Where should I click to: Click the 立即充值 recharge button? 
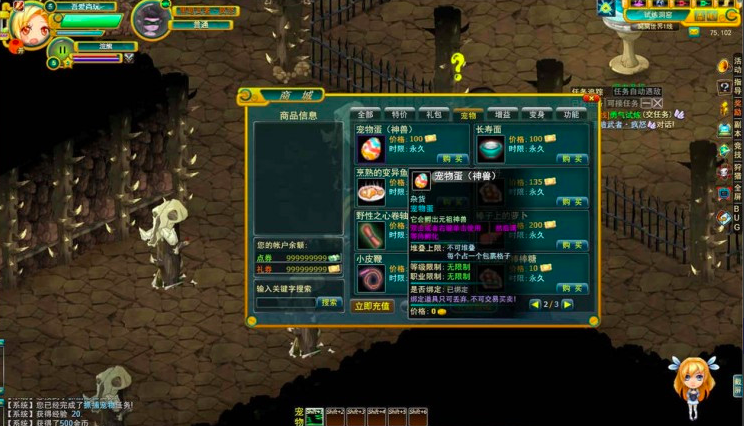click(372, 306)
